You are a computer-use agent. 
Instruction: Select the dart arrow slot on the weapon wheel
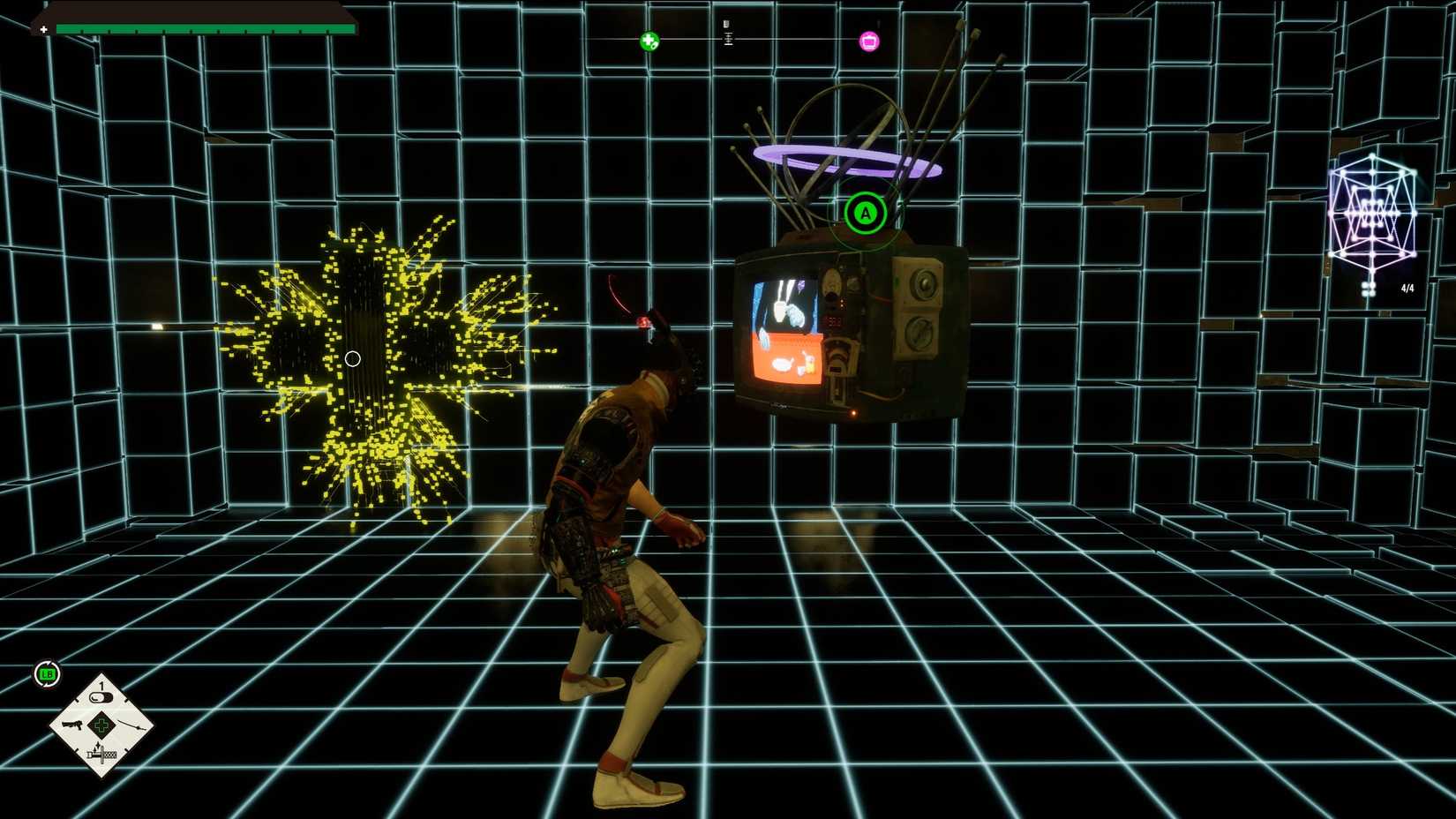point(130,725)
